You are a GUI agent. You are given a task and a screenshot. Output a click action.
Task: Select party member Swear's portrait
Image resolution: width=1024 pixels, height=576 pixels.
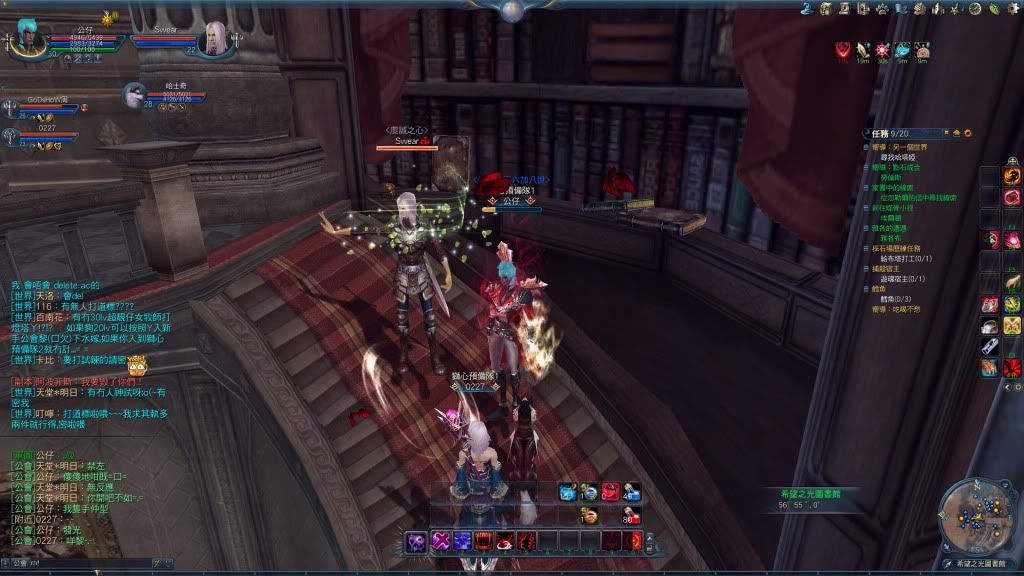click(214, 39)
